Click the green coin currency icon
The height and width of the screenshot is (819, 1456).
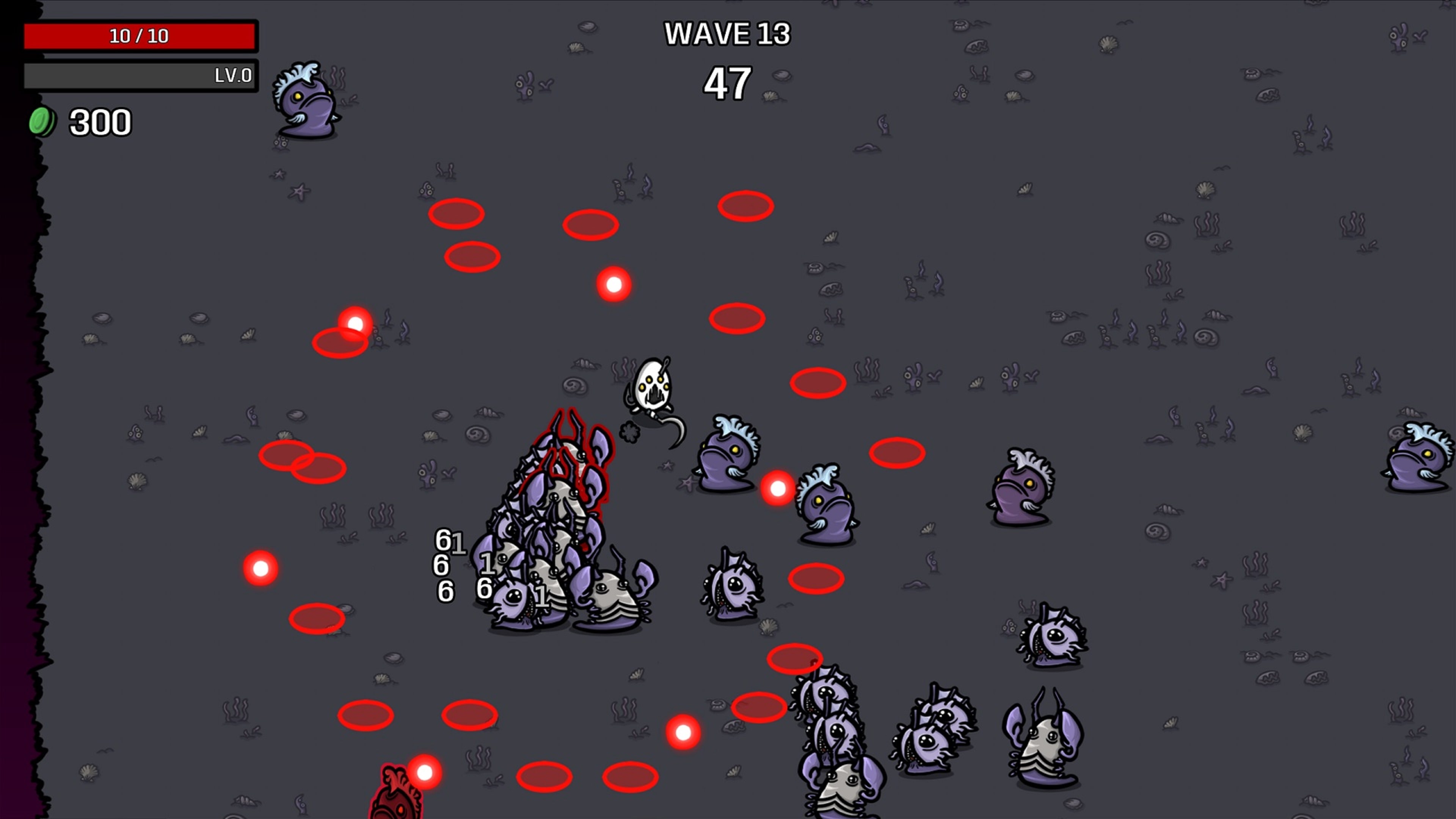(42, 121)
